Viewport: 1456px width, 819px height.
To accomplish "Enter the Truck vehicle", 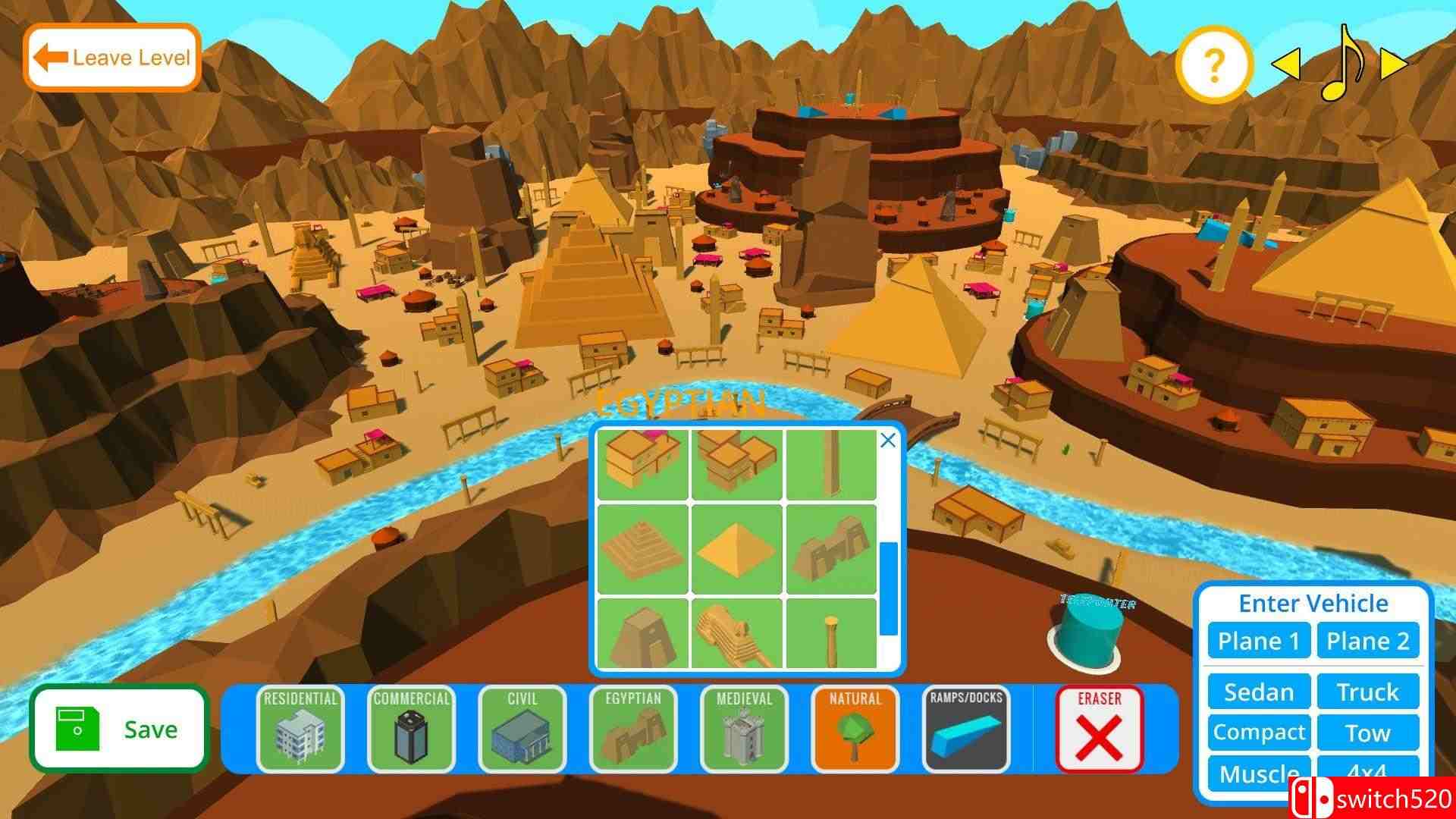I will [1368, 692].
